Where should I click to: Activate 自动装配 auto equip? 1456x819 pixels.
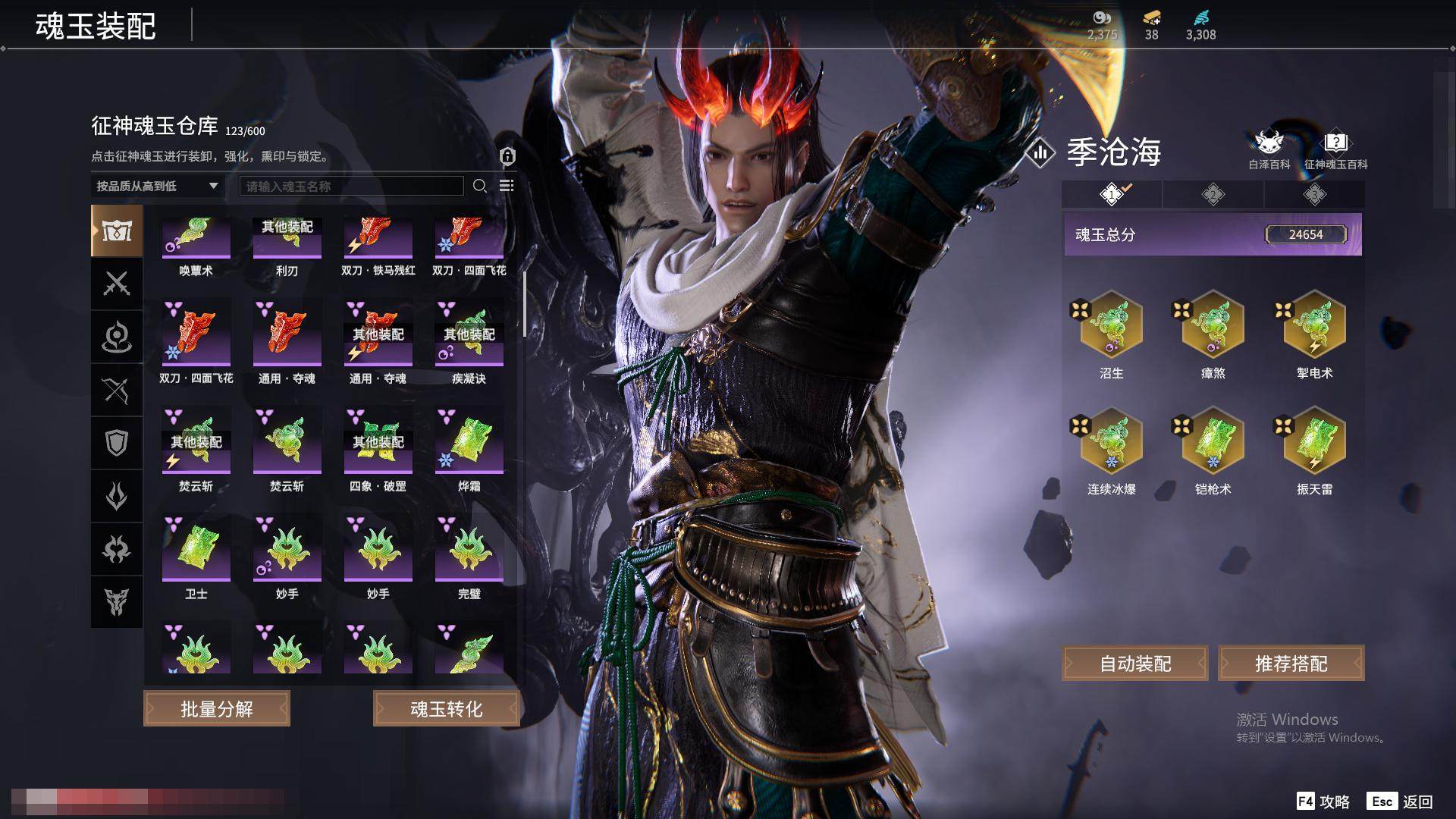[x=1135, y=664]
